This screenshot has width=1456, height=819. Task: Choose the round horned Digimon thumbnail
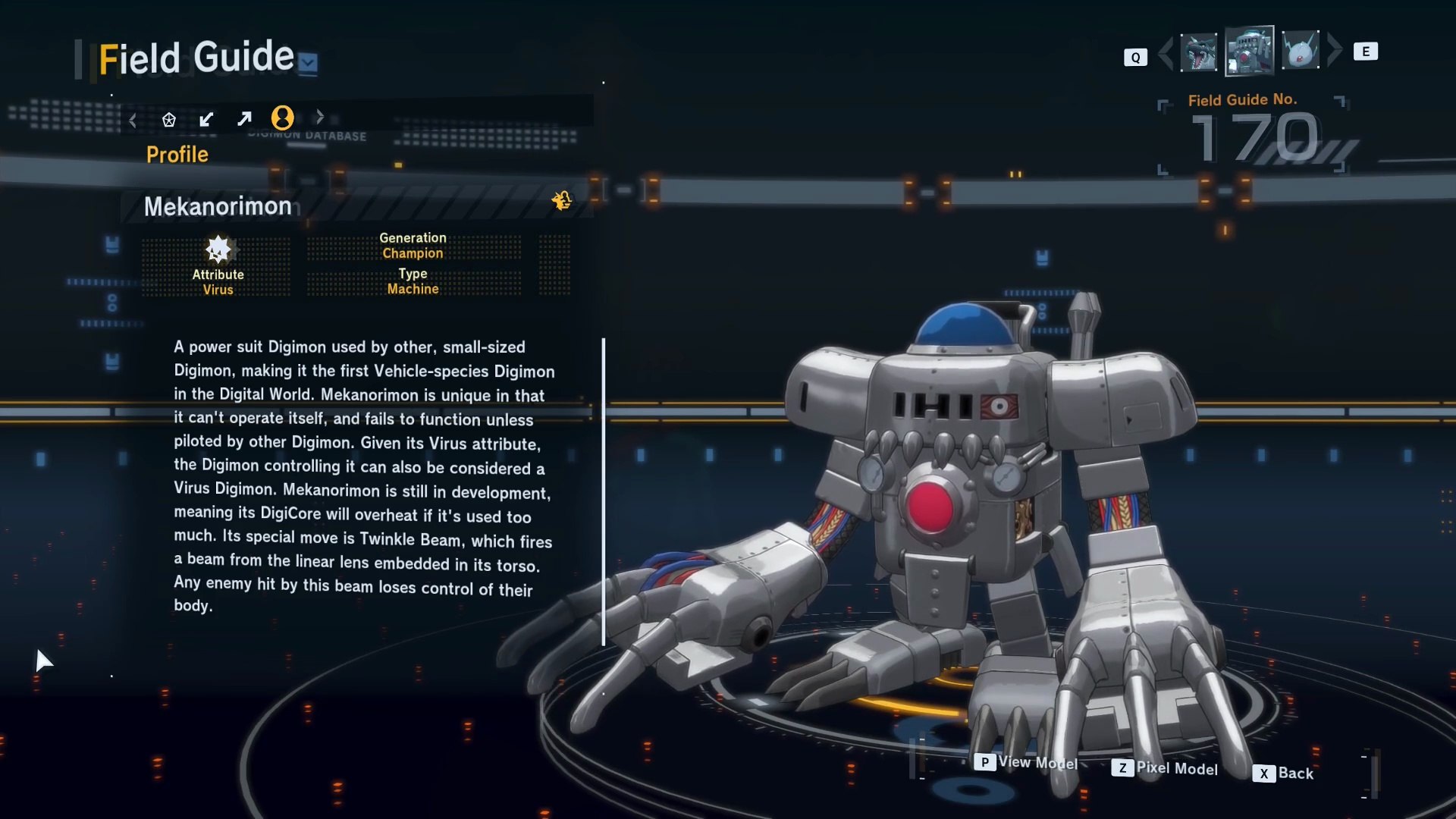[1301, 52]
